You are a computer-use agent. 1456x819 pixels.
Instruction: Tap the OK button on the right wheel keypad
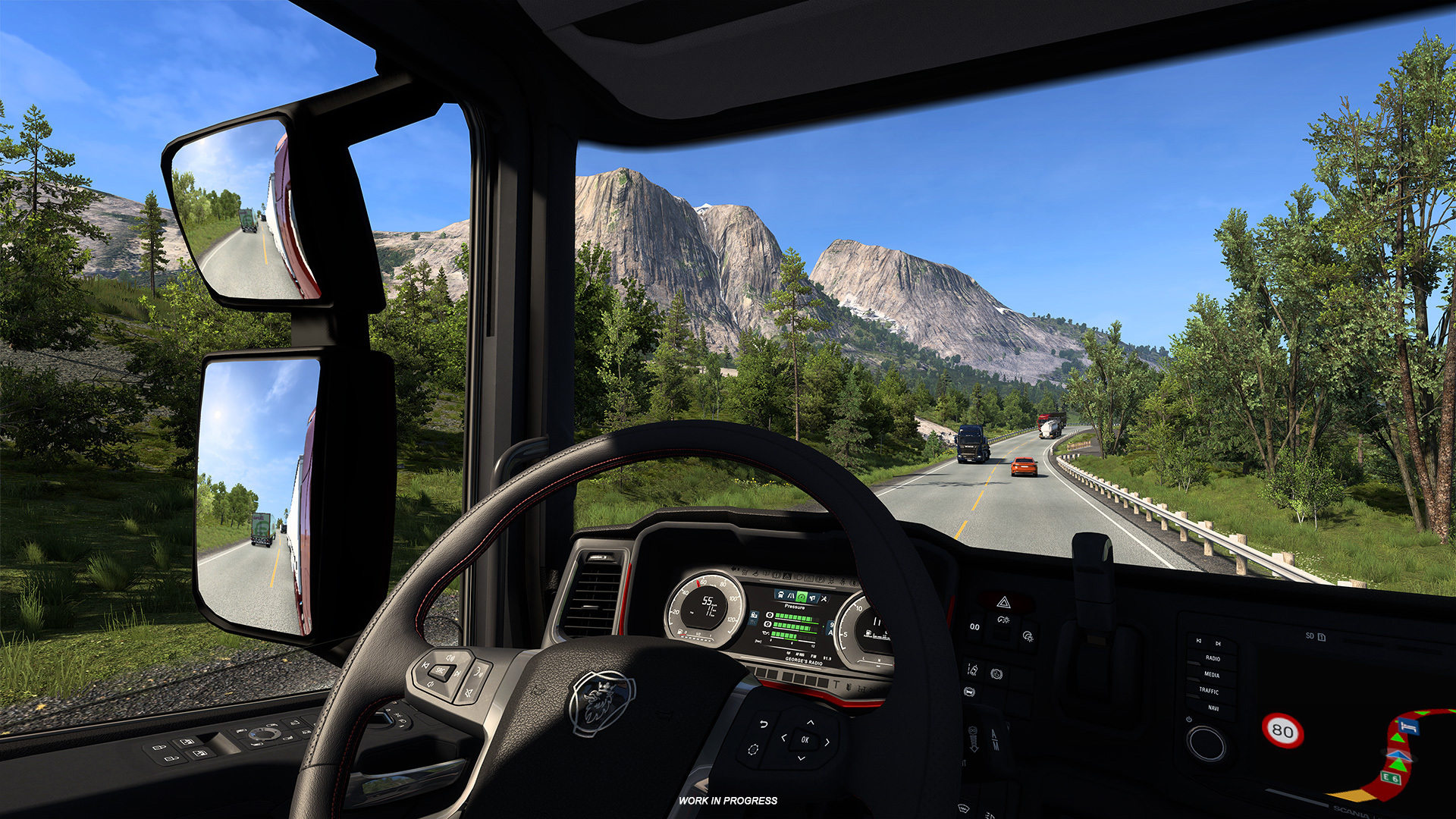(805, 740)
